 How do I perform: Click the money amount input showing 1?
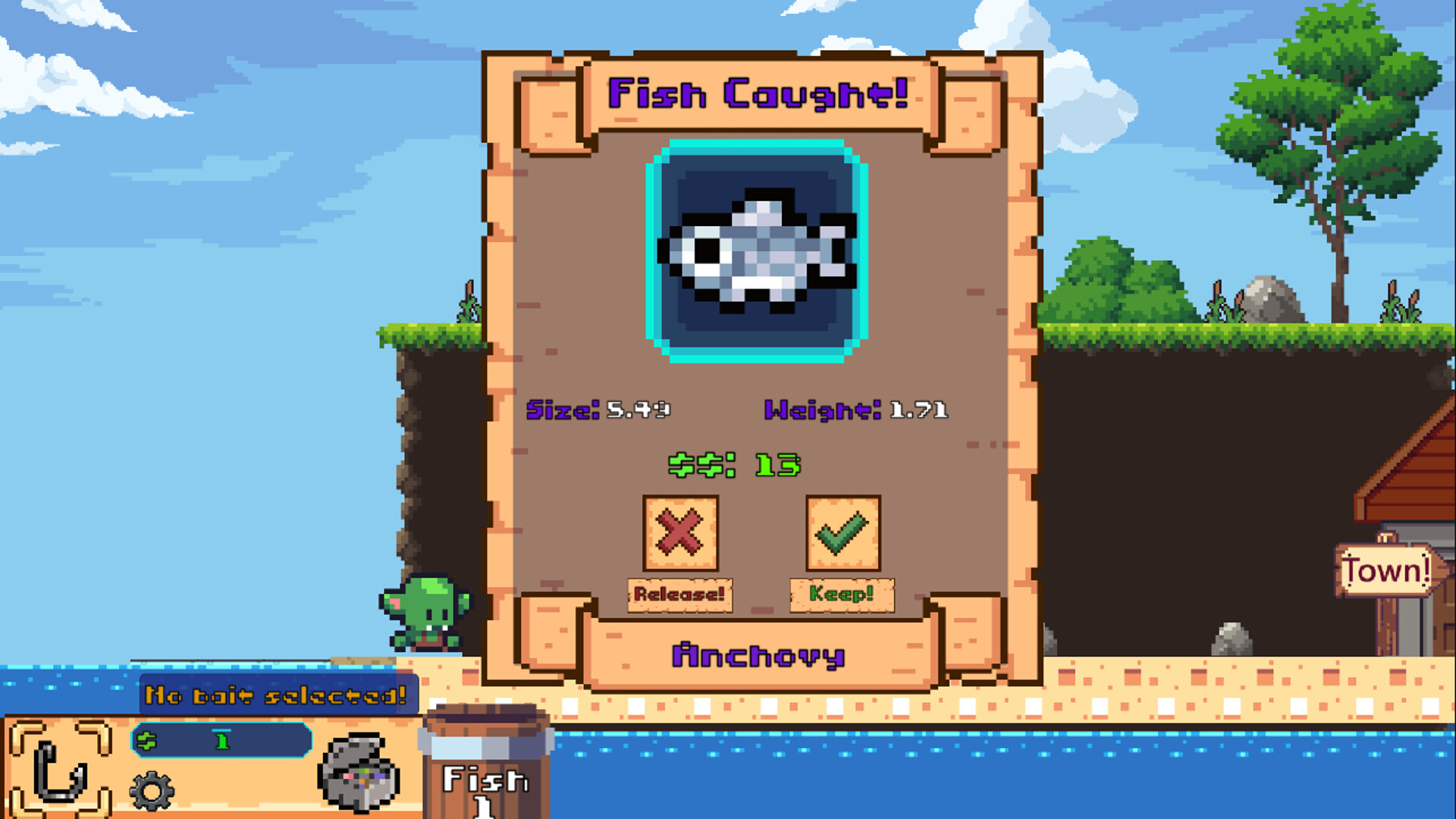coord(221,741)
